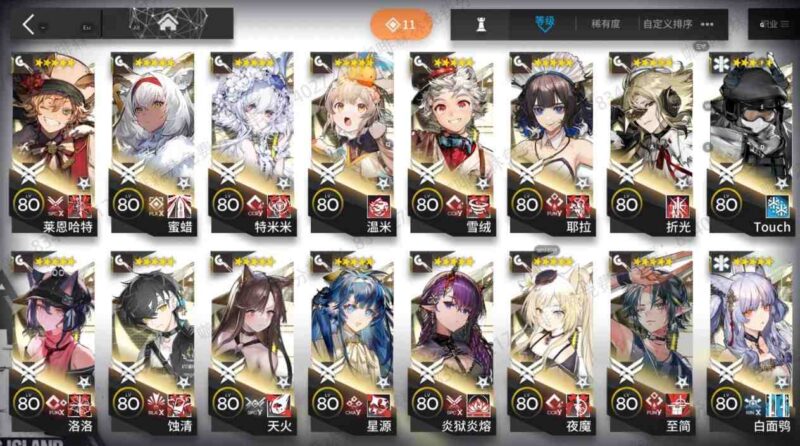Go back using the arrow button

click(x=28, y=24)
